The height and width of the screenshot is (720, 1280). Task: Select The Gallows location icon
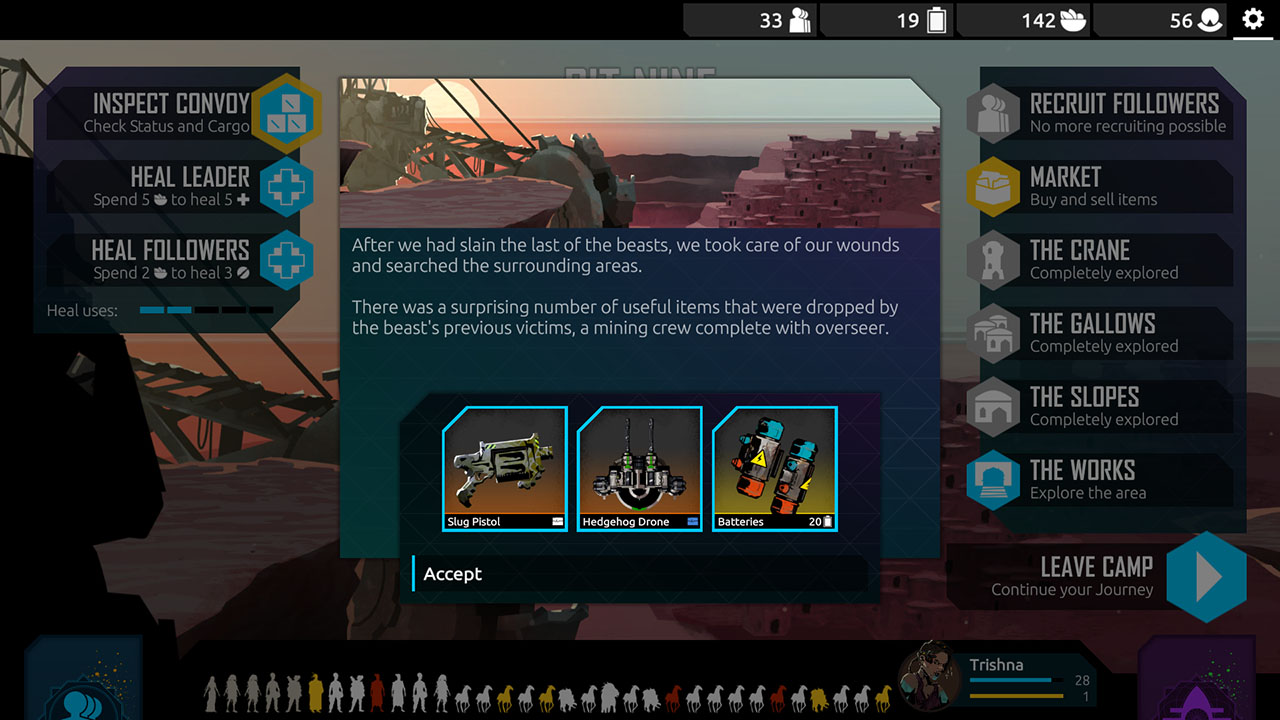click(x=993, y=333)
